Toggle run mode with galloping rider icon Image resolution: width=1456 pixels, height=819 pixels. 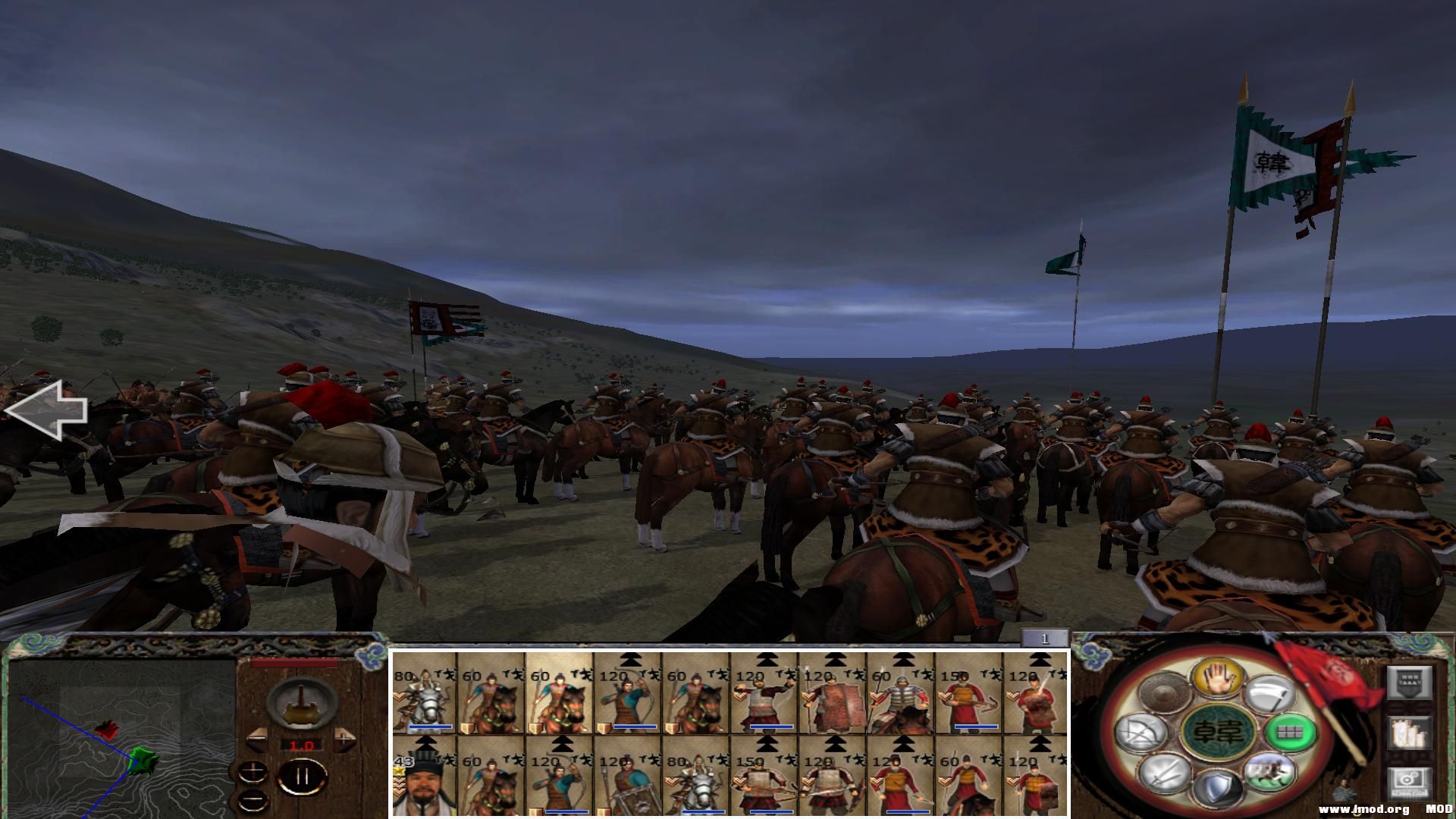1269,773
